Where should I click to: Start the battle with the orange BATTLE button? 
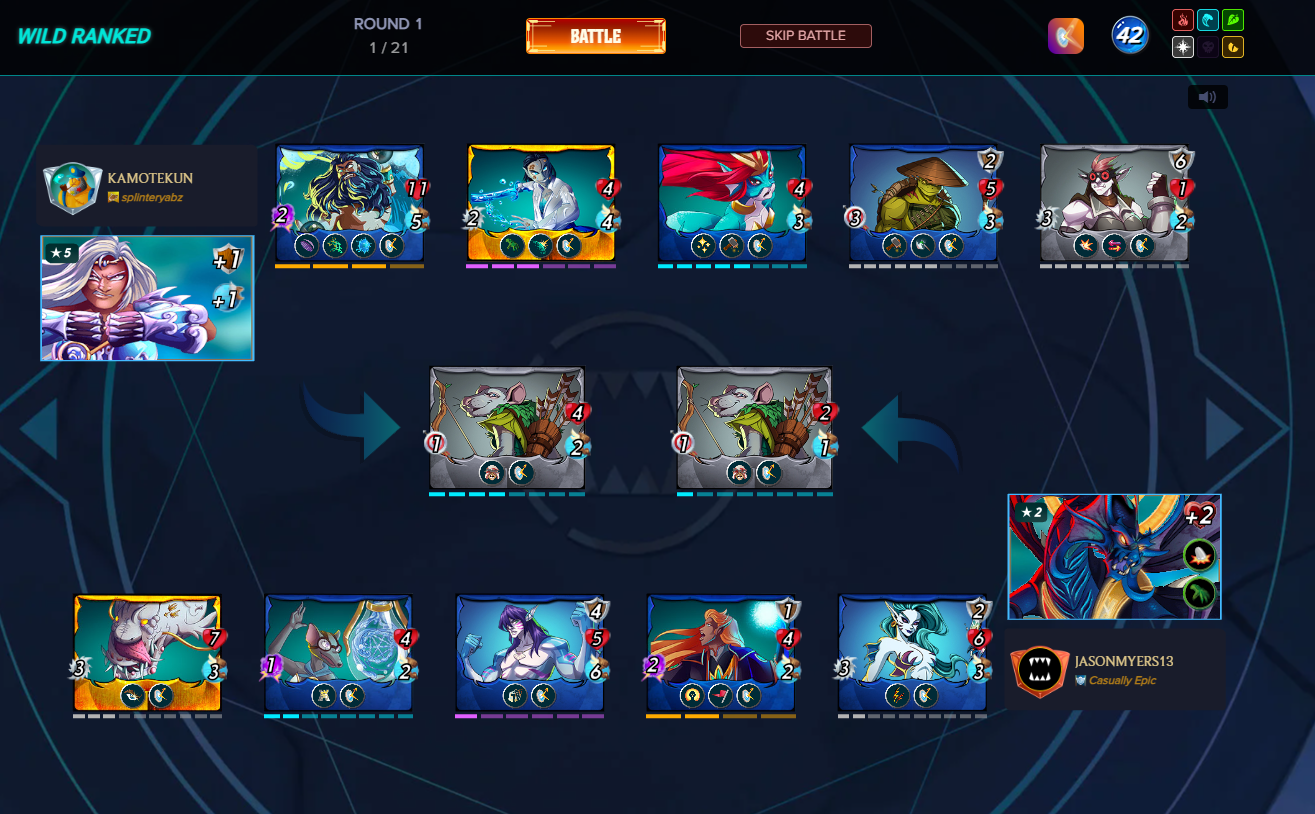point(595,36)
